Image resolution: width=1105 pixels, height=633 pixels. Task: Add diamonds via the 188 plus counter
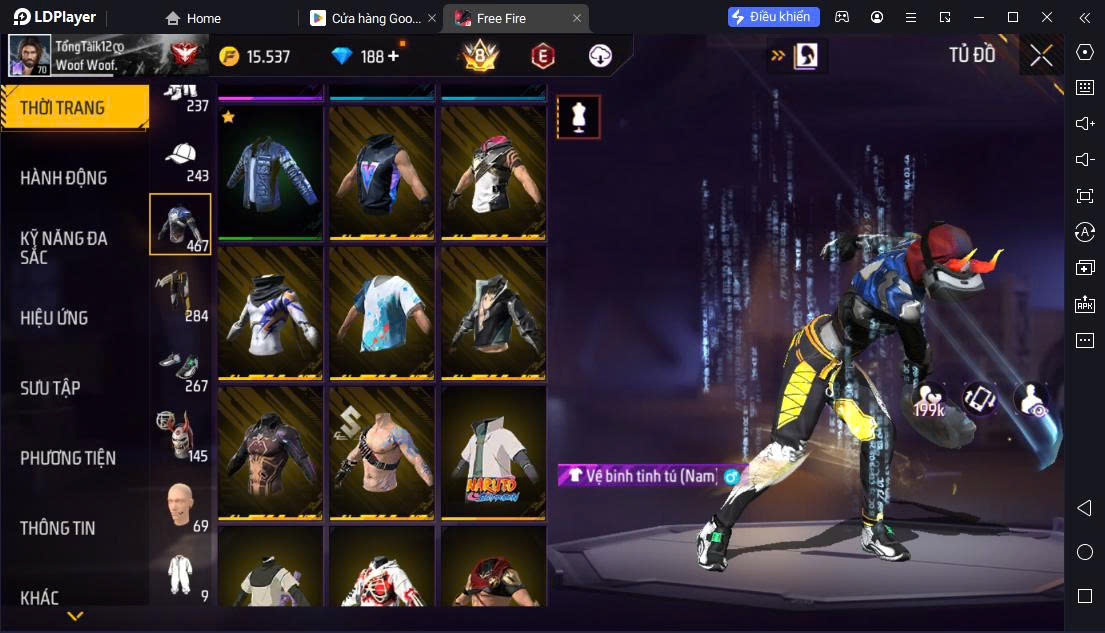[393, 57]
